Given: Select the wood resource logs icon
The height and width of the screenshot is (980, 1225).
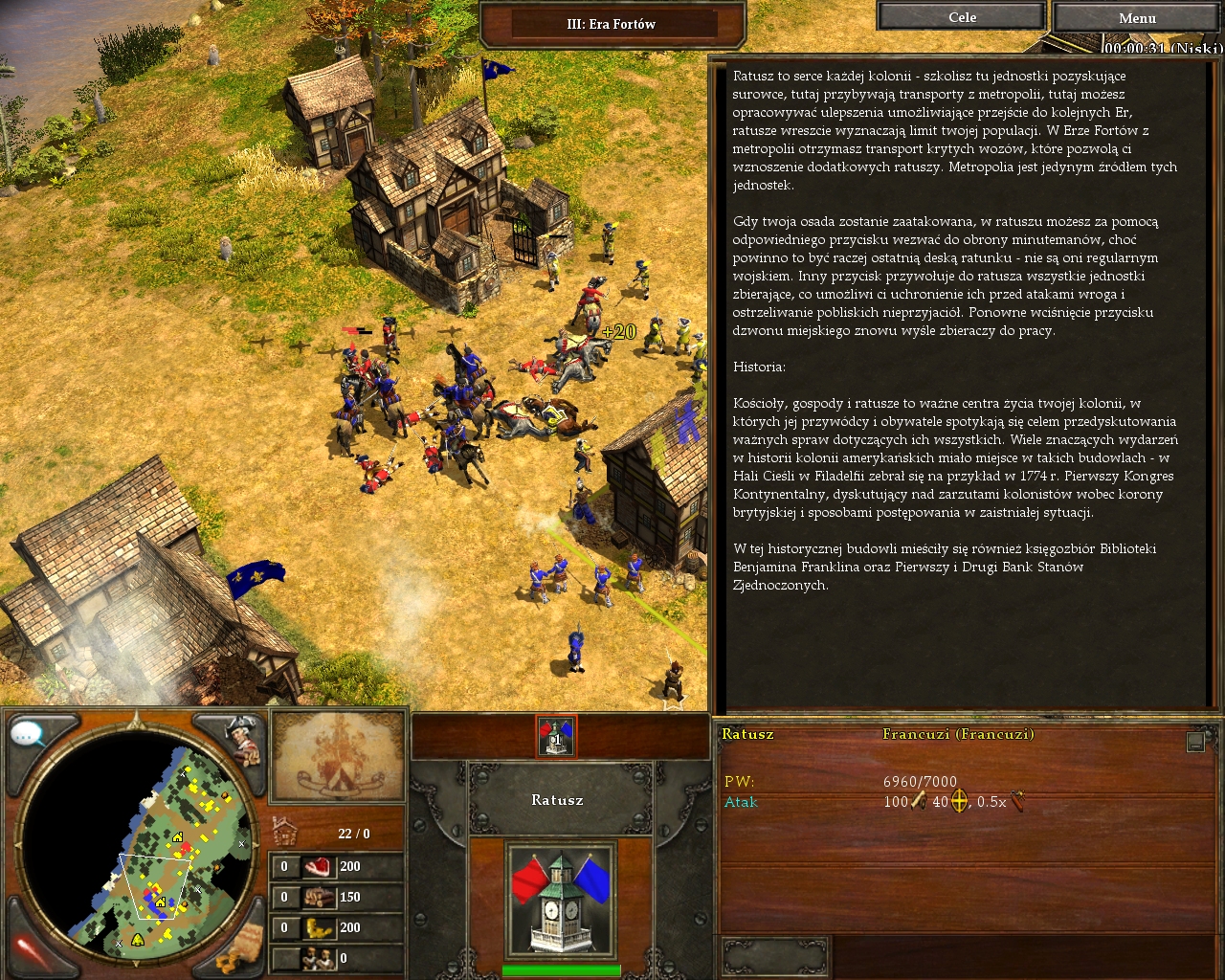Looking at the screenshot, I should (x=318, y=898).
